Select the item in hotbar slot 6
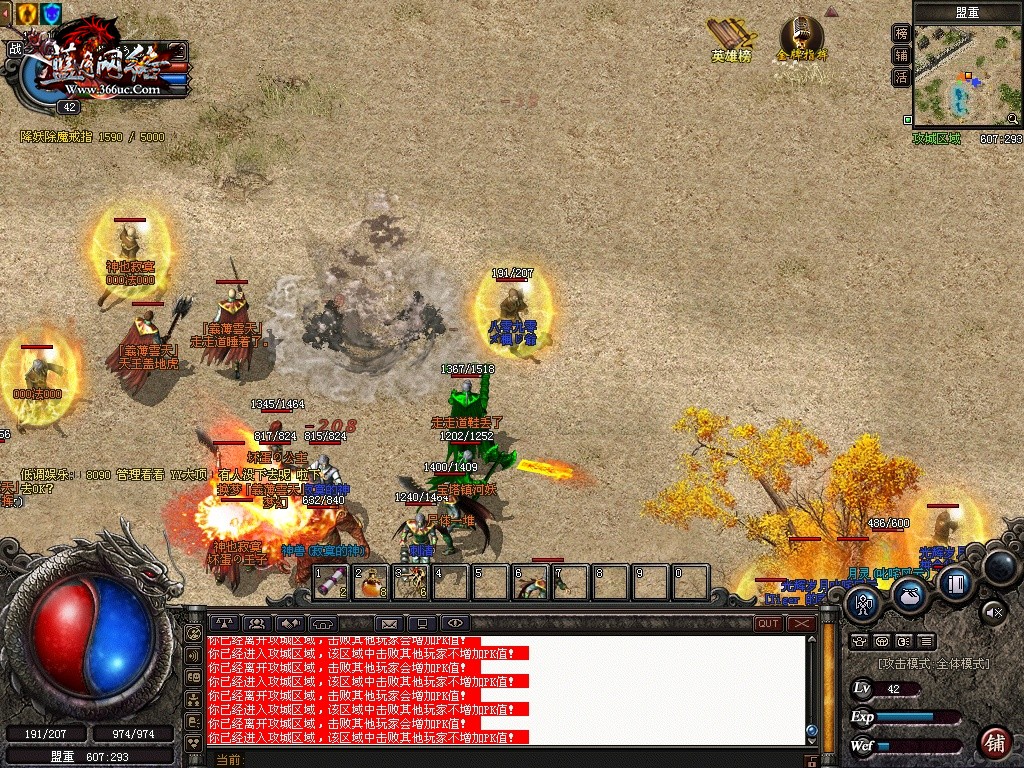Viewport: 1024px width, 768px height. 530,581
